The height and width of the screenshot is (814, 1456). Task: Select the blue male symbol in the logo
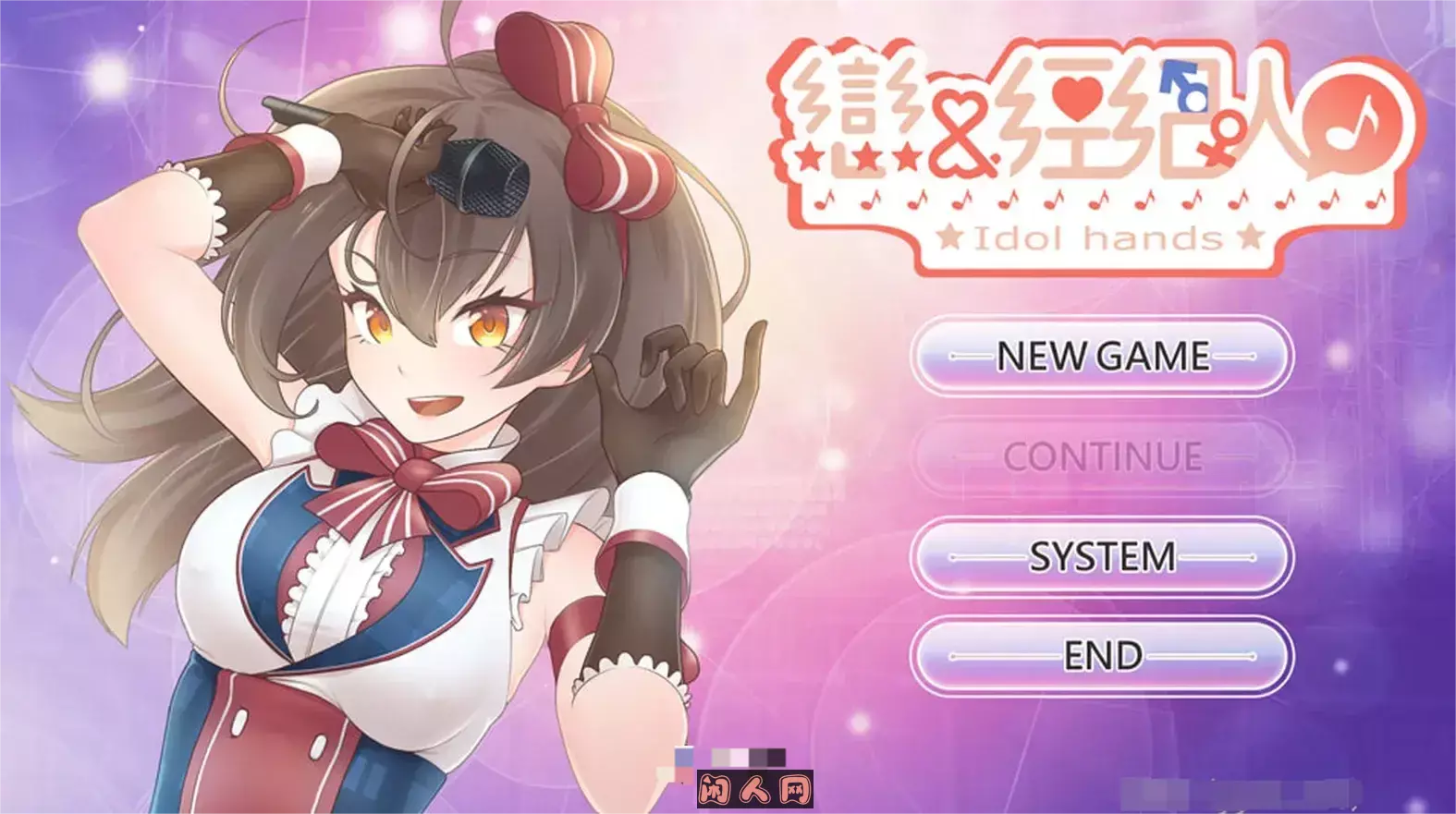(1185, 83)
